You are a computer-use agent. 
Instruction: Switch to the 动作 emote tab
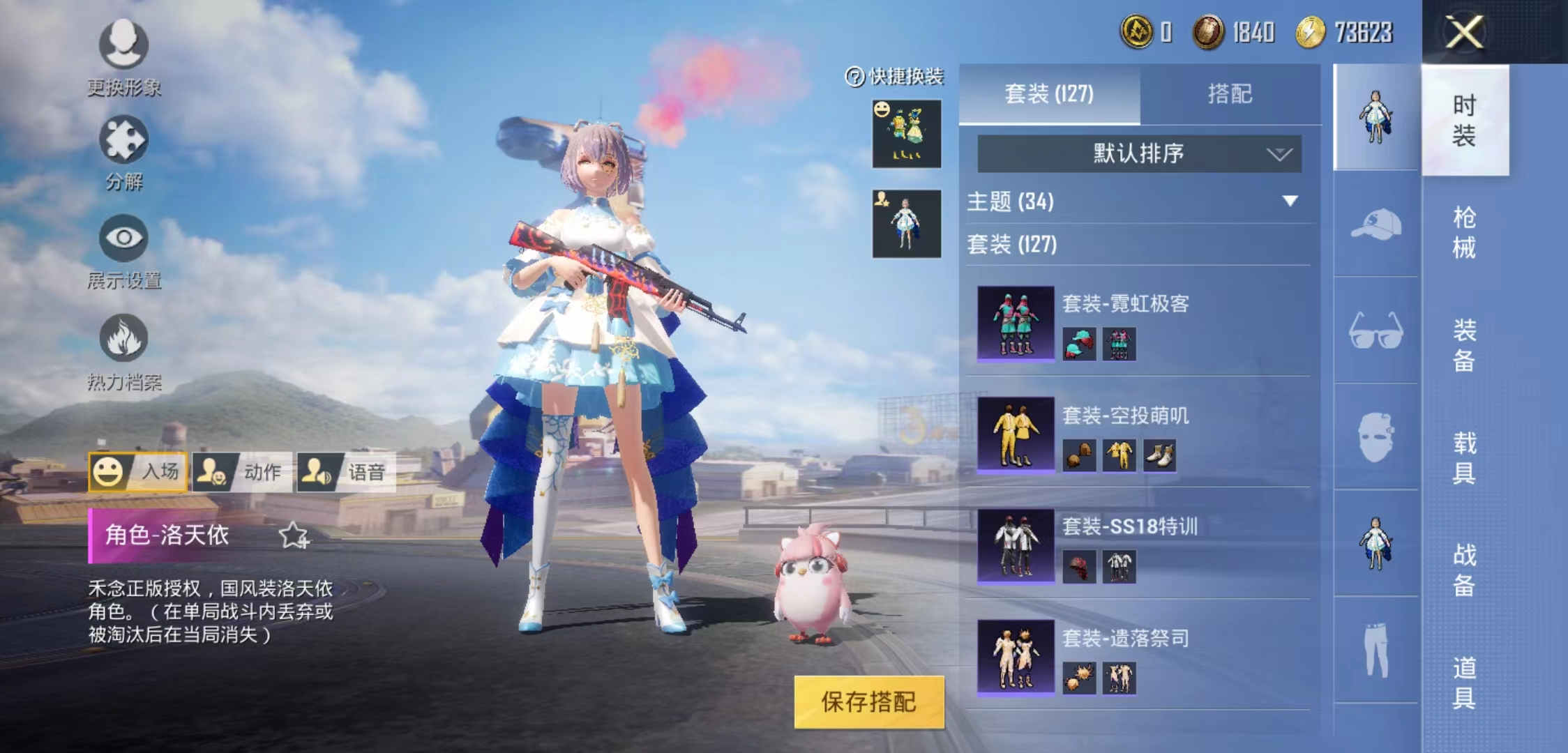point(242,472)
